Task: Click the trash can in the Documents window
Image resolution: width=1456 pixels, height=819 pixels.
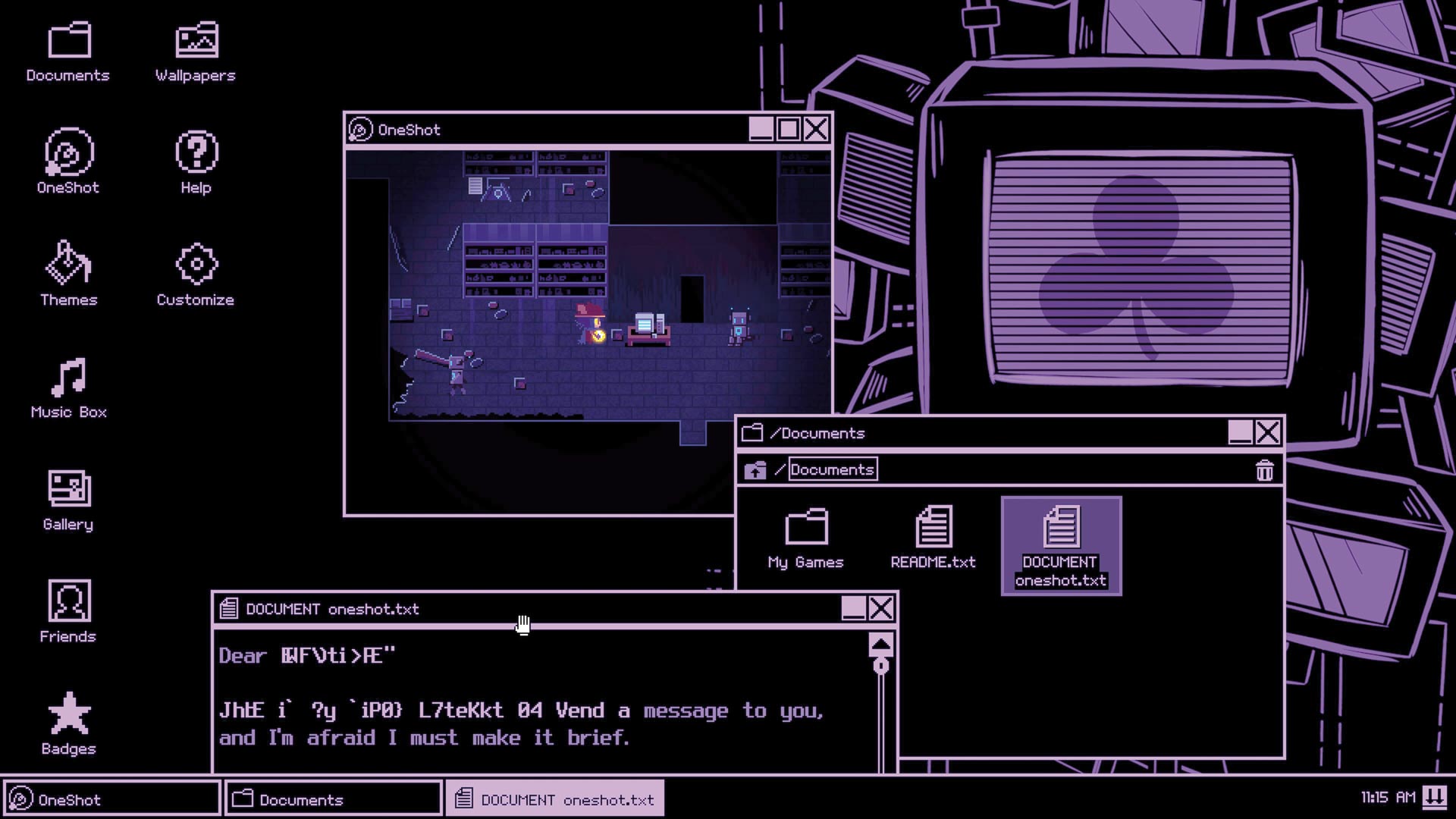Action: pyautogui.click(x=1264, y=470)
